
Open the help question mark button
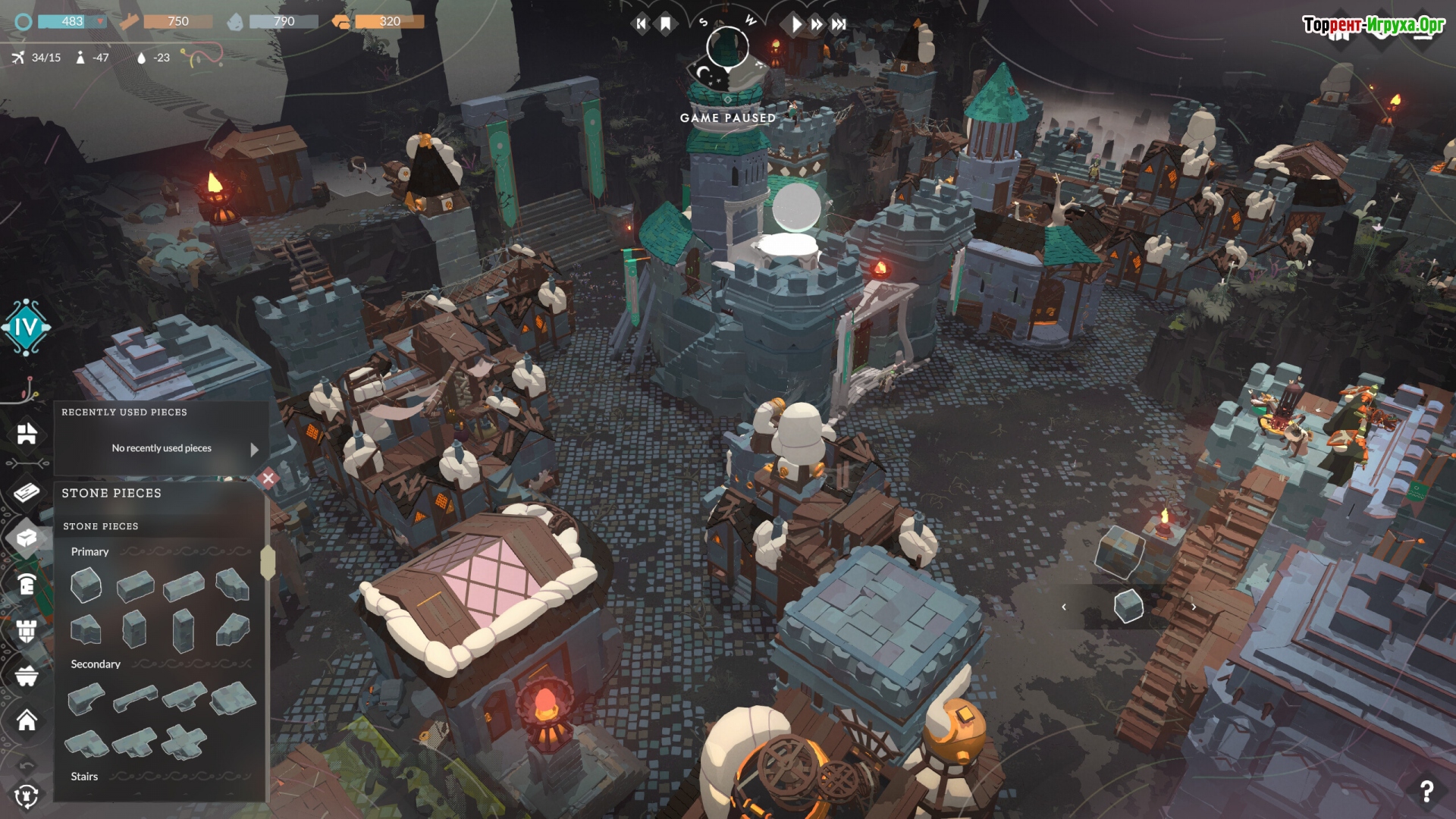coord(1426,792)
